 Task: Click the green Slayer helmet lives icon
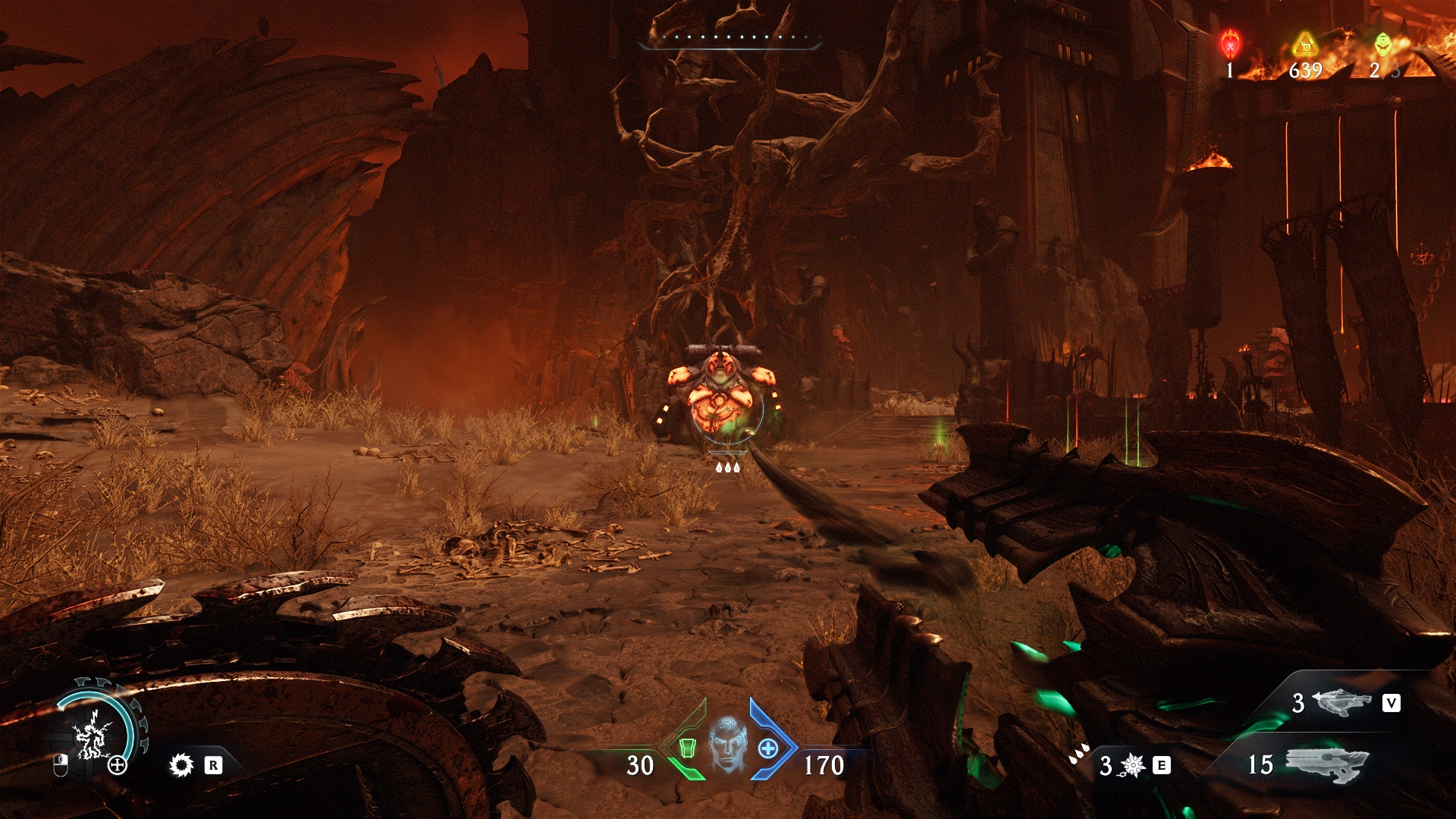1383,44
